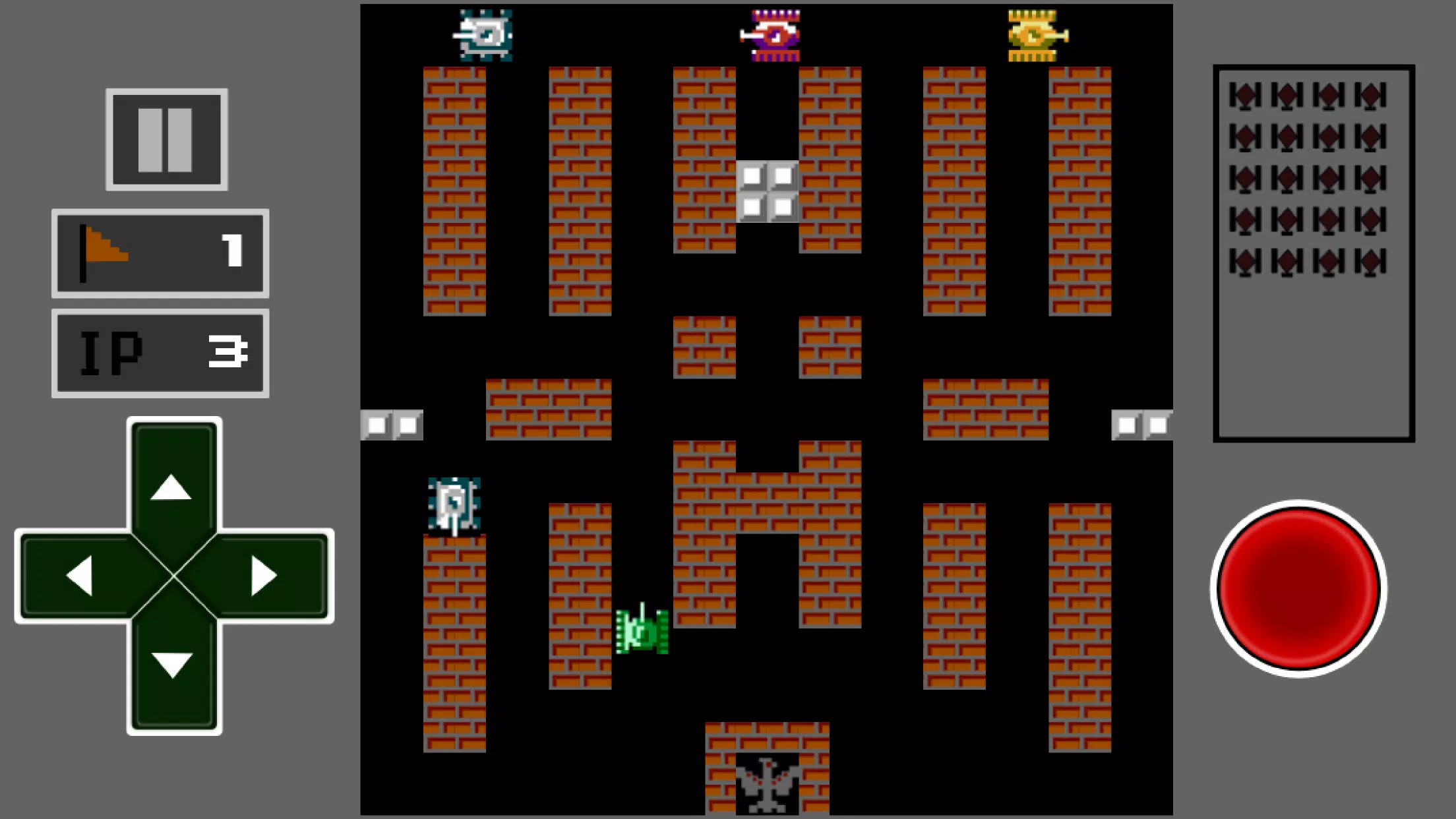The width and height of the screenshot is (1456, 819).
Task: Click the steel block near the top center
Action: tap(767, 191)
